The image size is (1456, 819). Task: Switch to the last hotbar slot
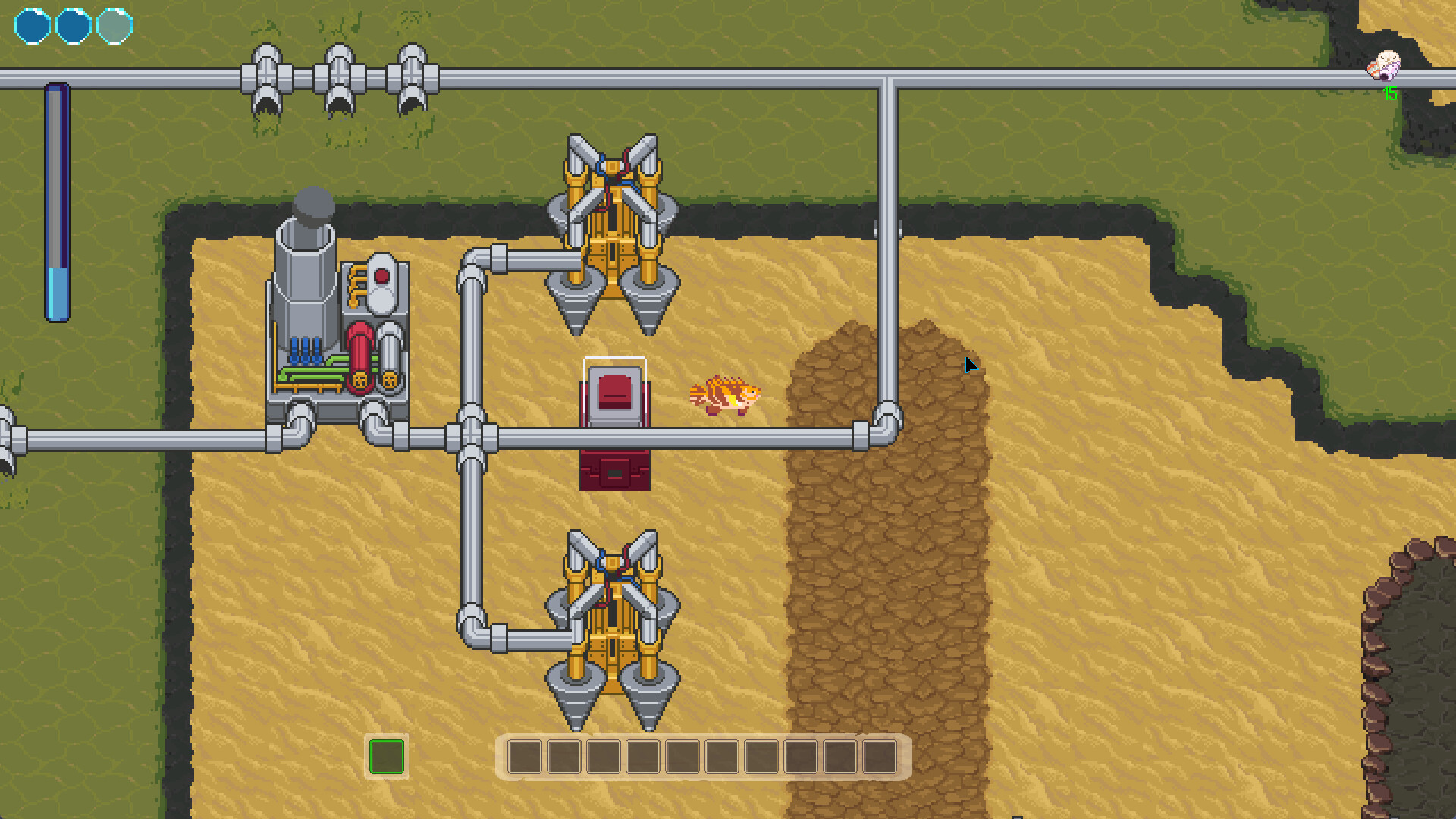(880, 757)
